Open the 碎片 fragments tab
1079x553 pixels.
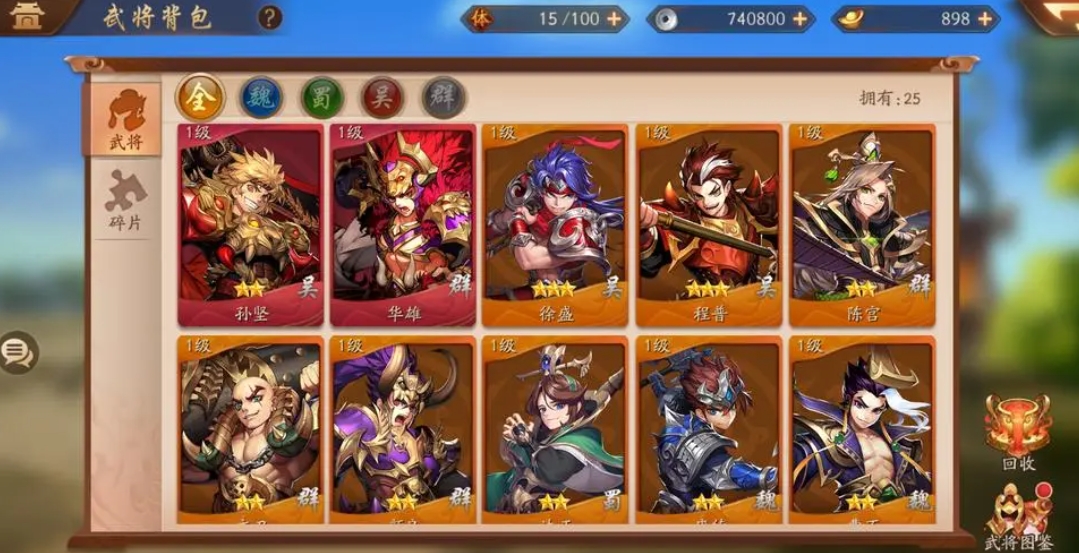click(x=126, y=201)
